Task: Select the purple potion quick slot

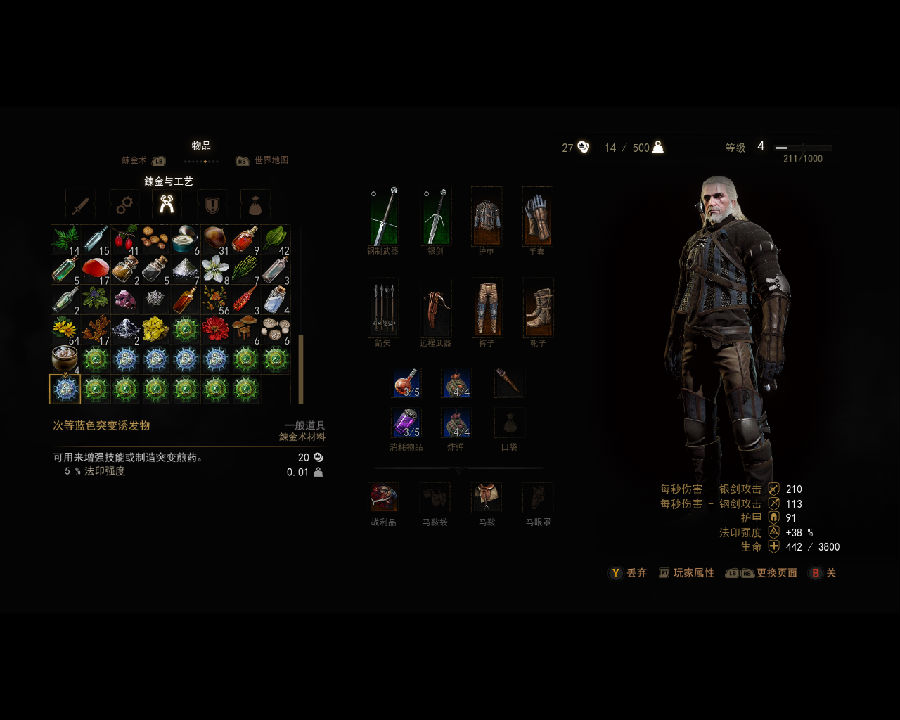Action: click(406, 423)
